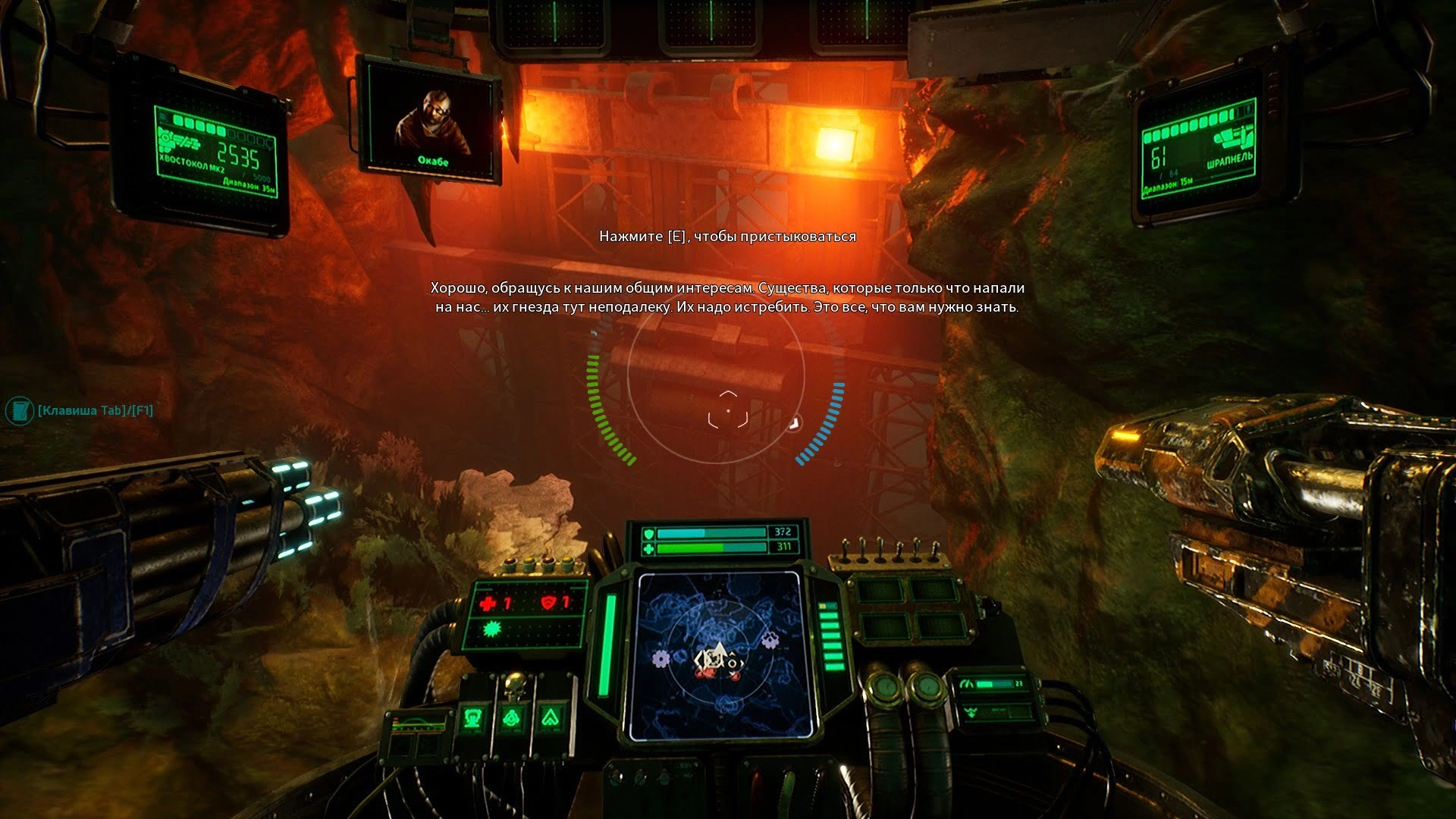The width and height of the screenshot is (1456, 819).
Task: Activate the green upward chevron ability button
Action: [x=551, y=717]
